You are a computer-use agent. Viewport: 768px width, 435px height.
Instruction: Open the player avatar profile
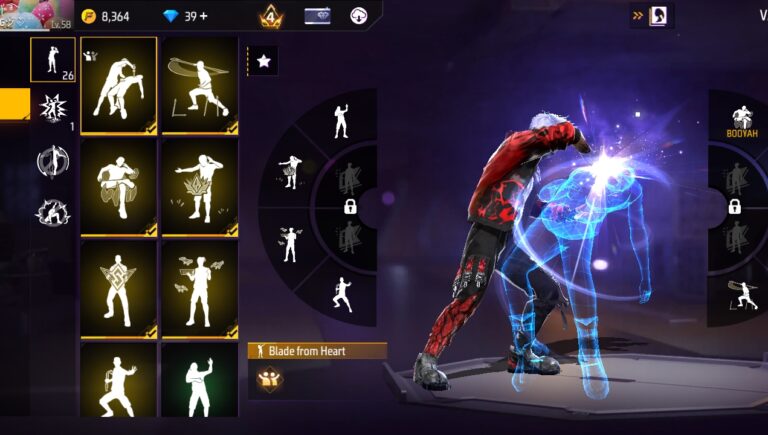click(x=37, y=15)
